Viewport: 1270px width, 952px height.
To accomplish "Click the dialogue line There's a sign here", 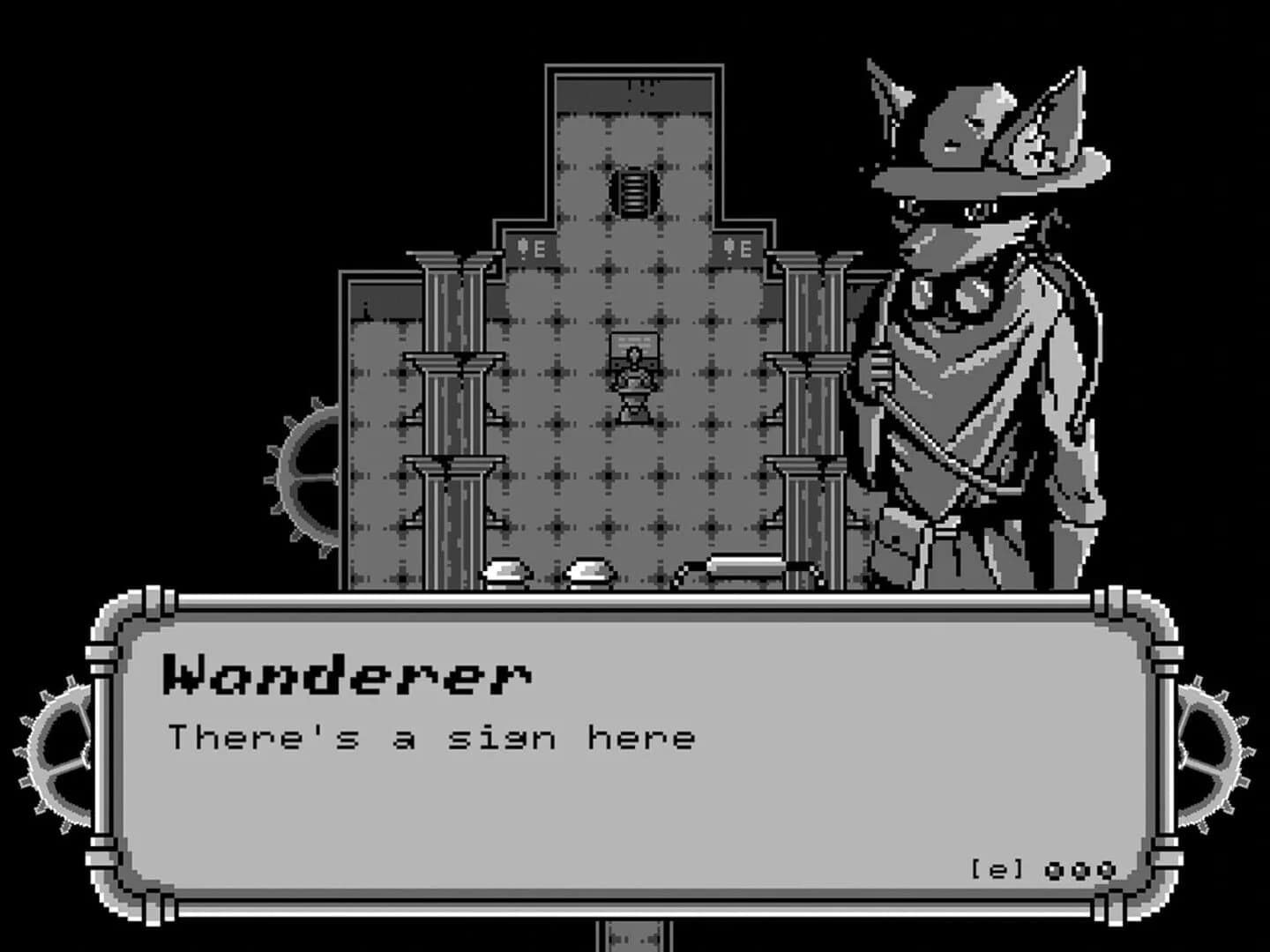I will coord(432,737).
